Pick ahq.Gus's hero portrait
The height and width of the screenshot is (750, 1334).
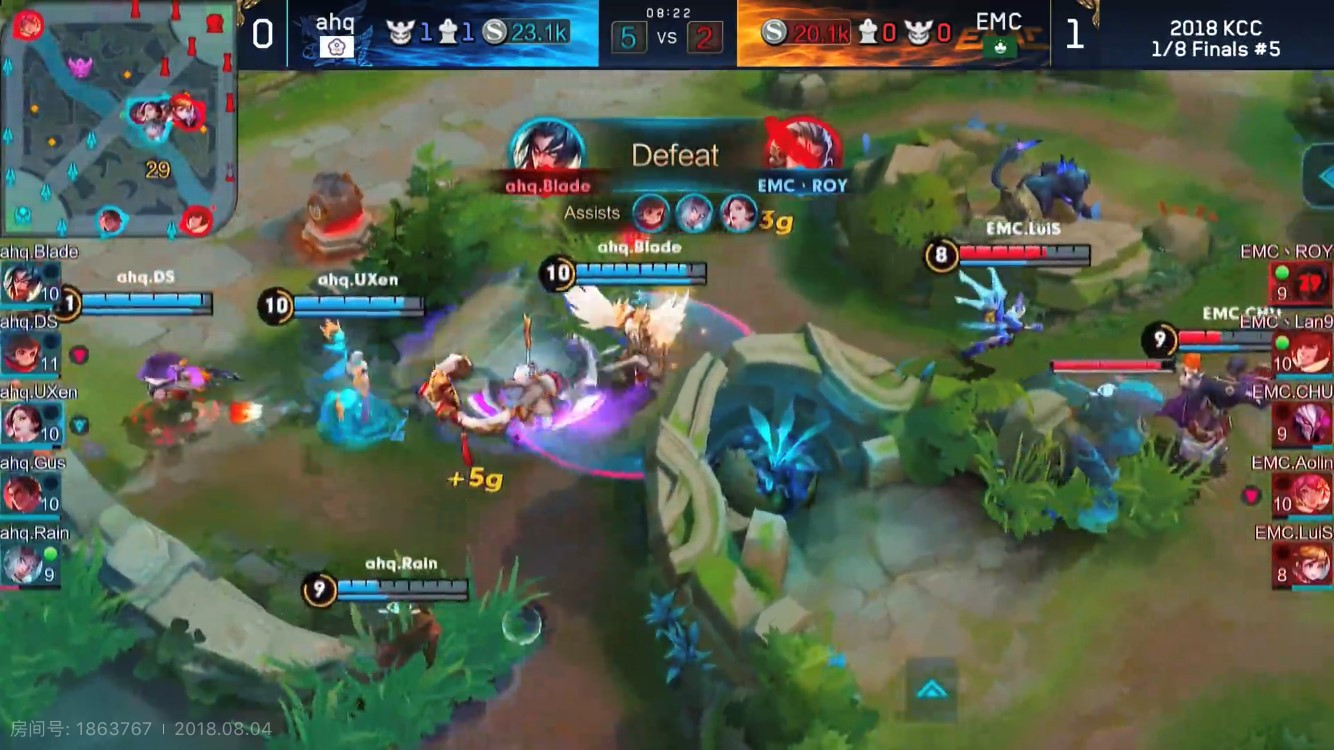[22, 494]
